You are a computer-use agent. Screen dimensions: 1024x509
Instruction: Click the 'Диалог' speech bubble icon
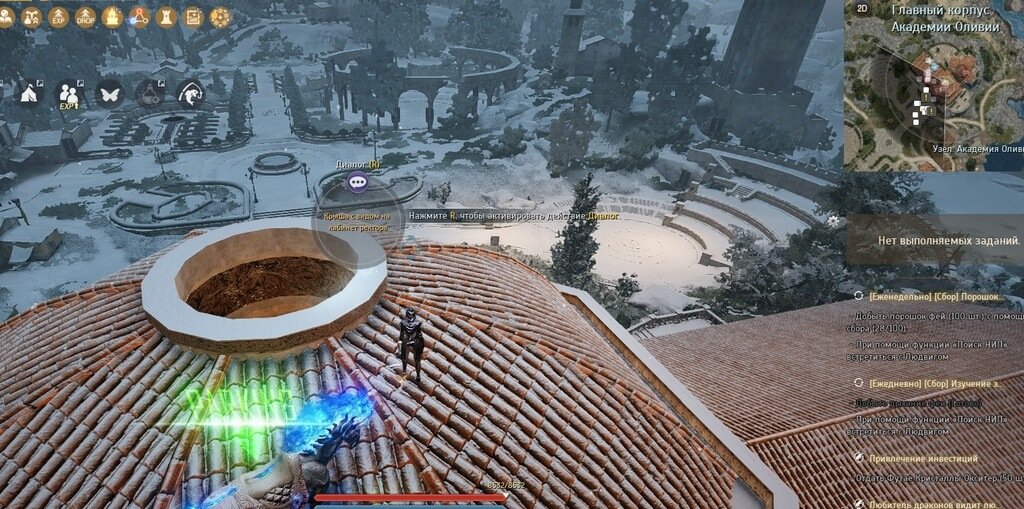(x=358, y=182)
